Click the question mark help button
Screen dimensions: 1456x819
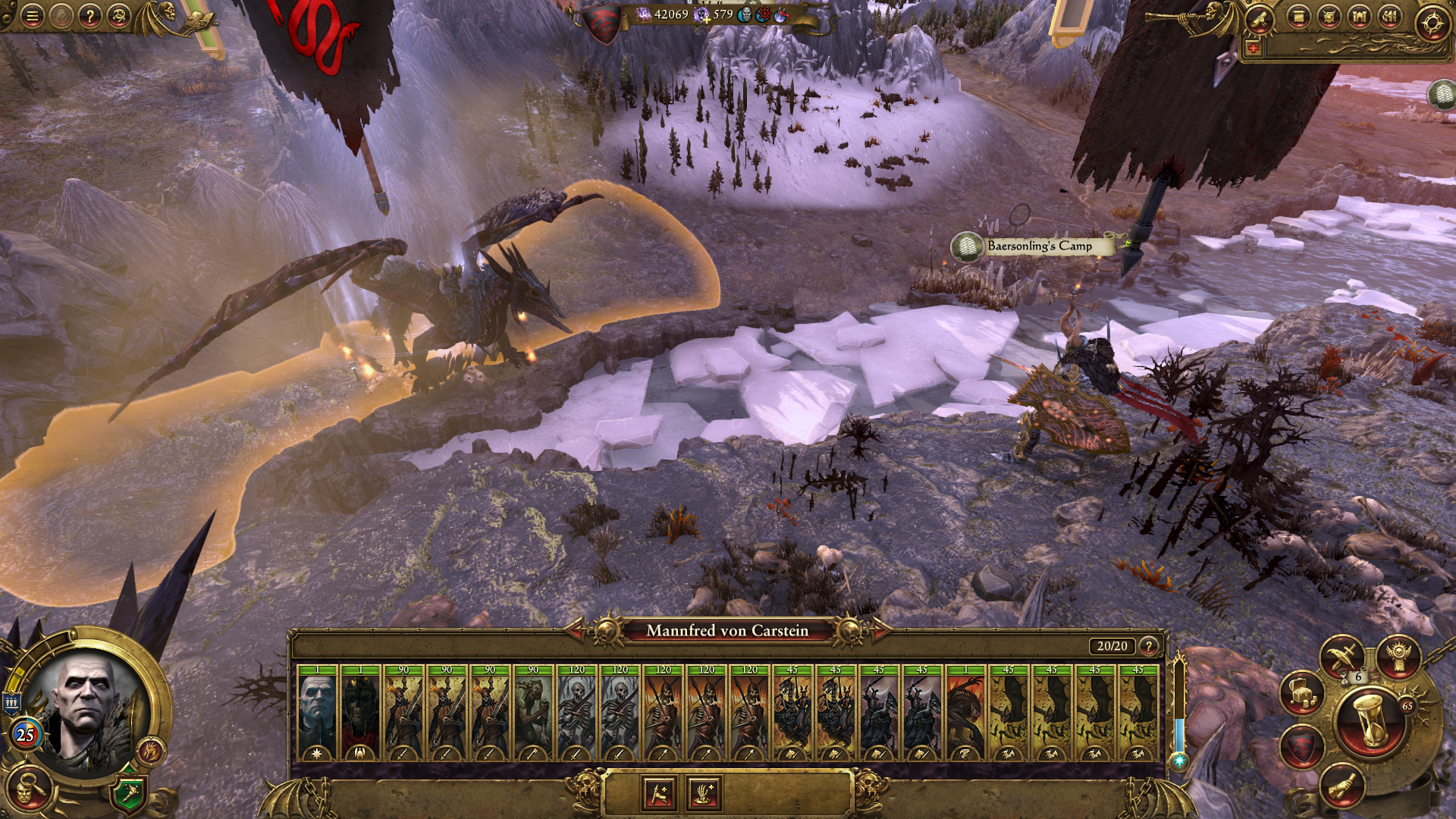click(x=89, y=16)
